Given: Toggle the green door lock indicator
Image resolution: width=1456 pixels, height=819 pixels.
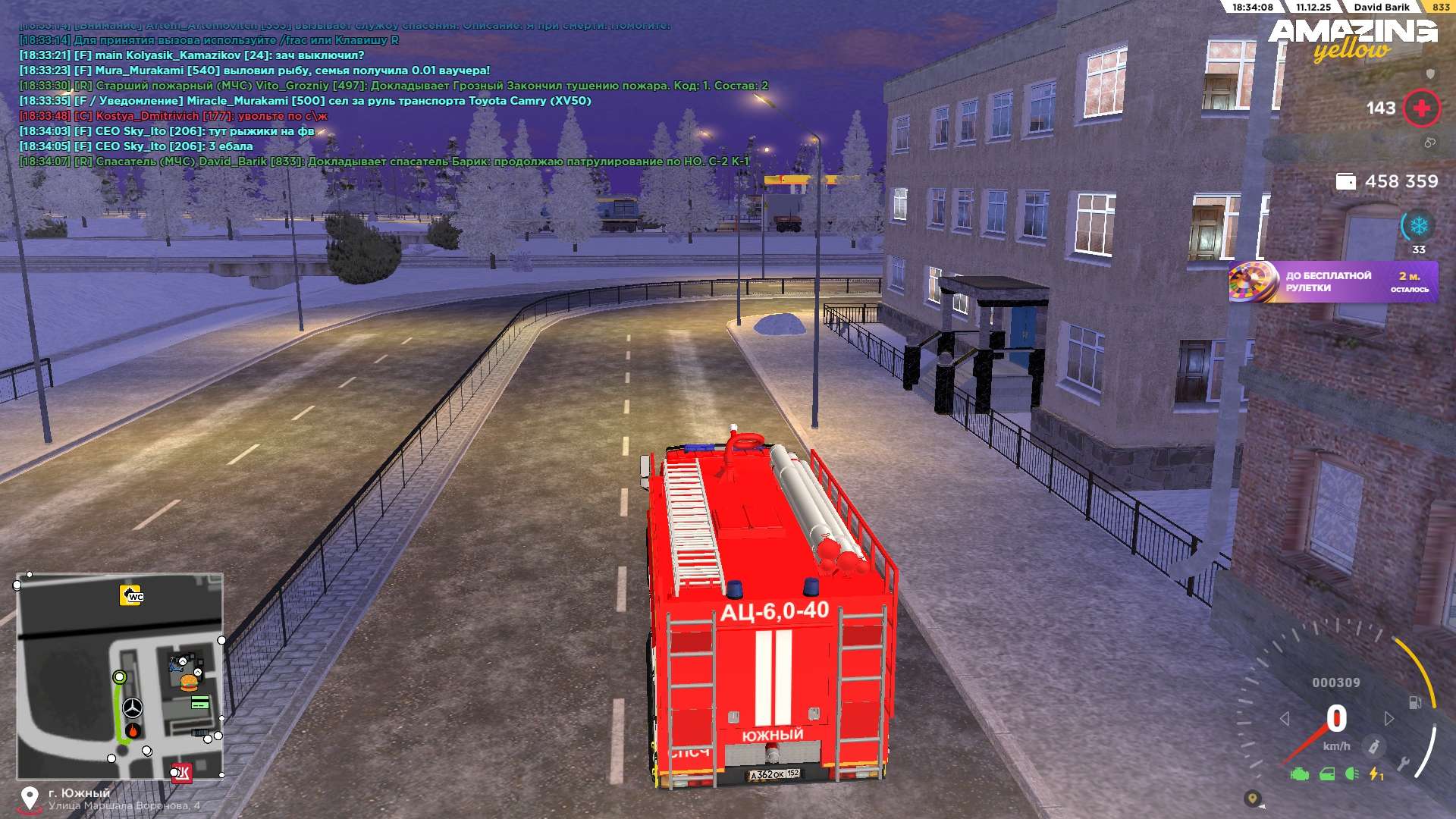Looking at the screenshot, I should coord(1327,774).
